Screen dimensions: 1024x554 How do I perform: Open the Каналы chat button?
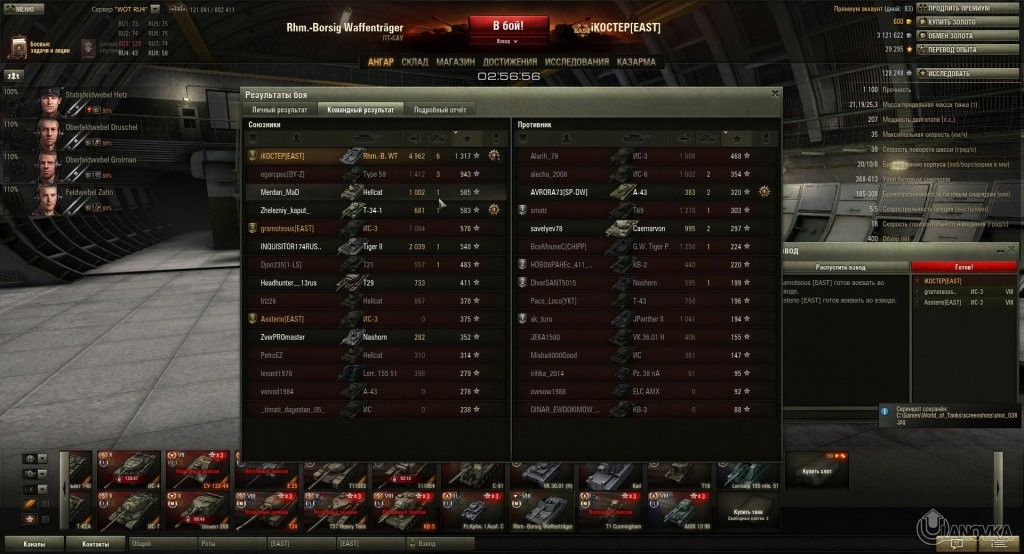[x=33, y=544]
